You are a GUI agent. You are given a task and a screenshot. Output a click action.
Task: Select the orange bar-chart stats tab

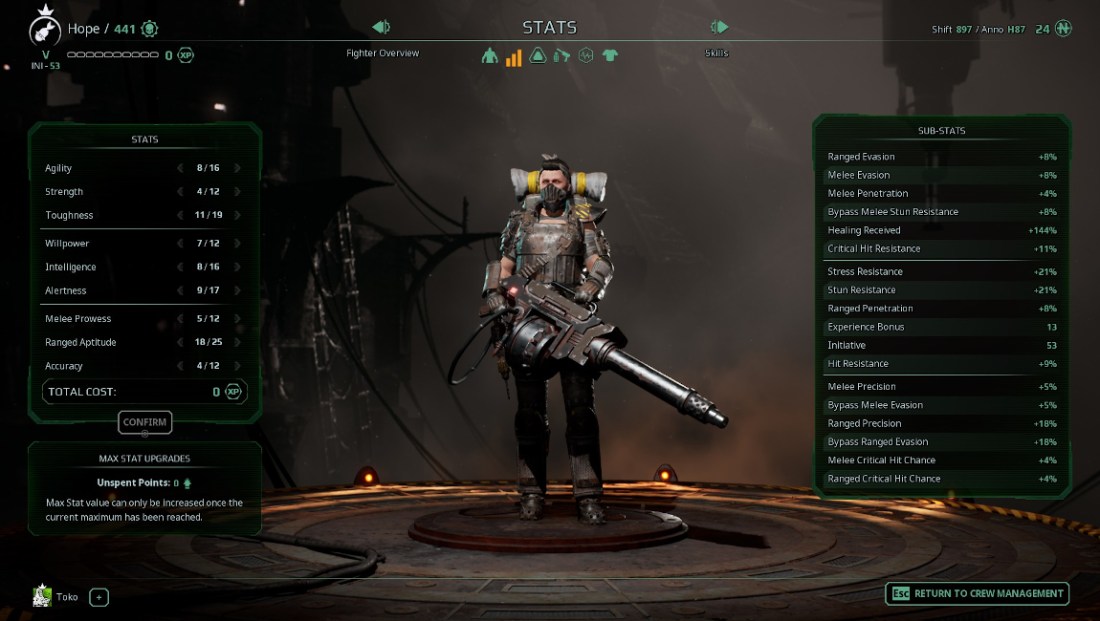point(513,57)
